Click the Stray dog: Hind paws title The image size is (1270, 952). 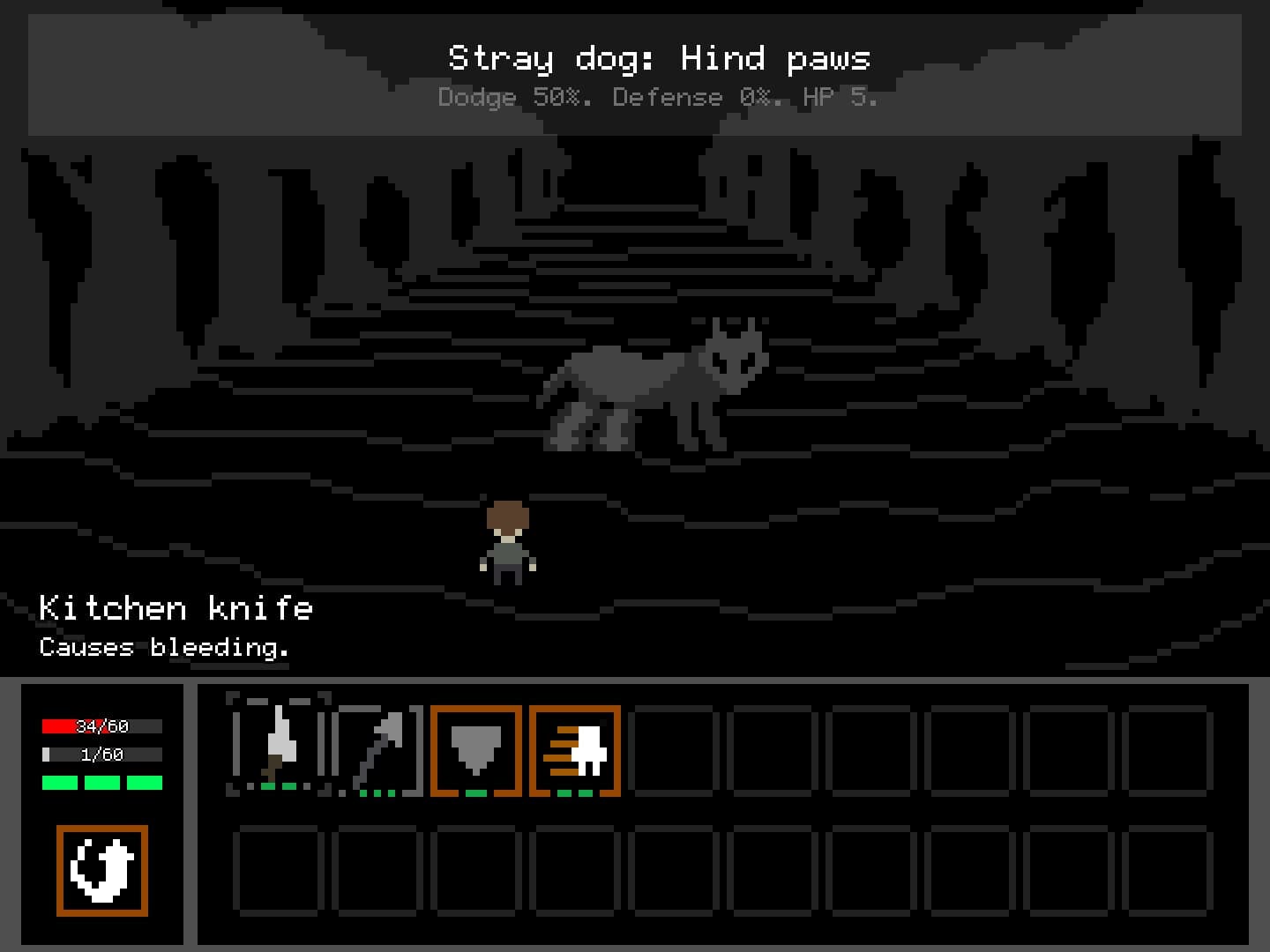tap(658, 58)
